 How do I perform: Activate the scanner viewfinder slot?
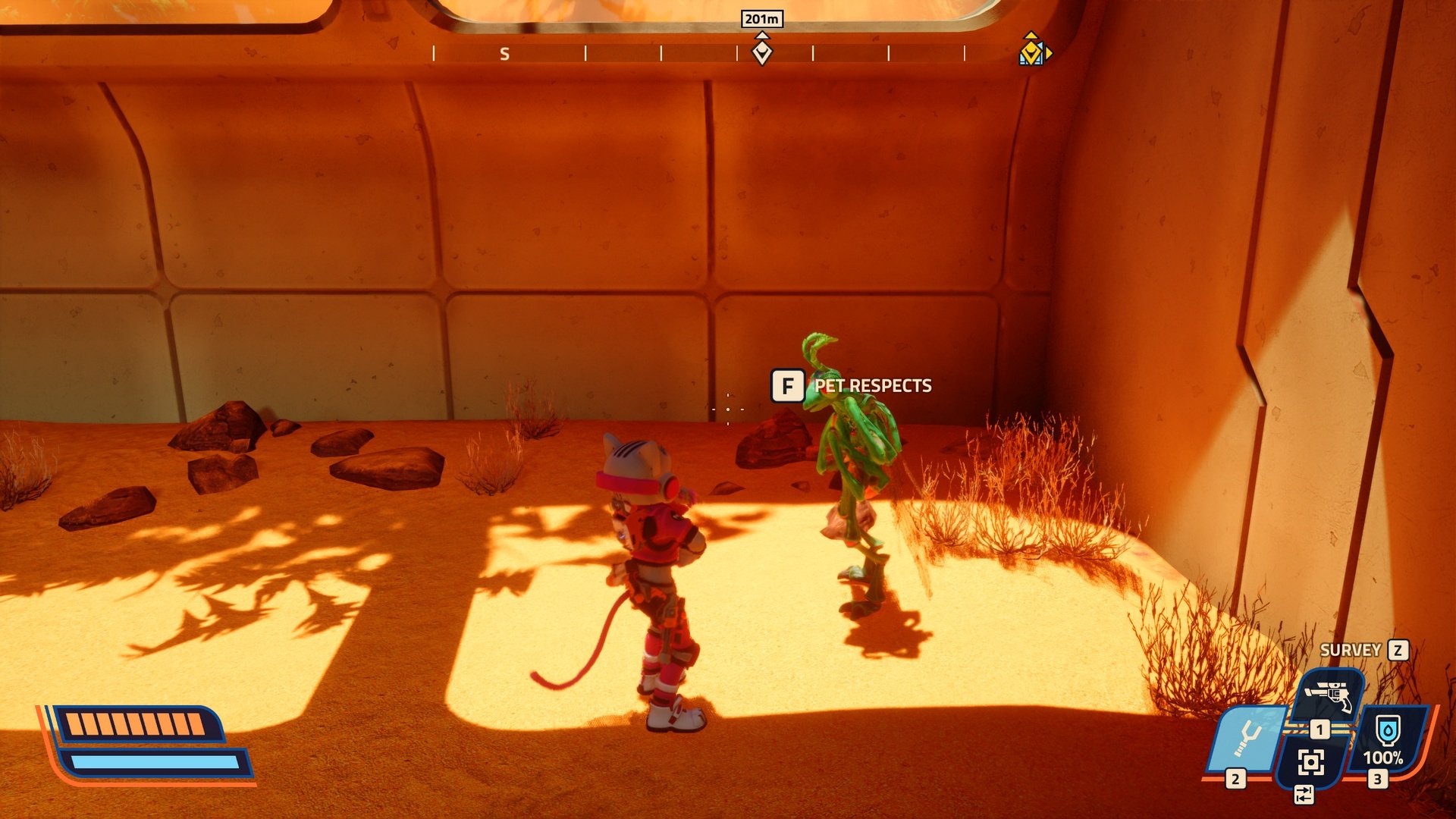pyautogui.click(x=1311, y=761)
